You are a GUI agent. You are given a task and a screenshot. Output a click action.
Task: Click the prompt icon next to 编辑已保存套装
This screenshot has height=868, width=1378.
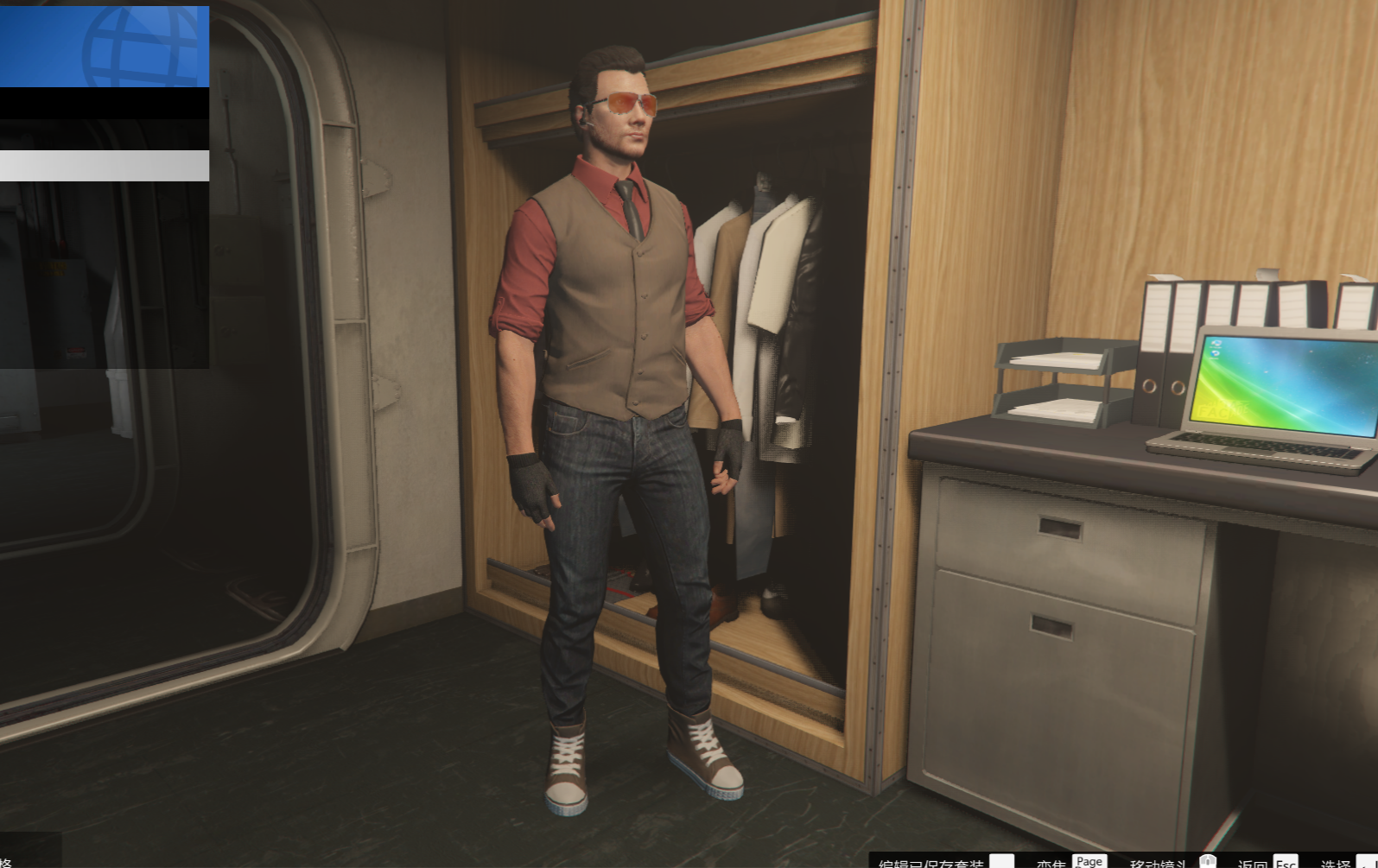pyautogui.click(x=1002, y=861)
